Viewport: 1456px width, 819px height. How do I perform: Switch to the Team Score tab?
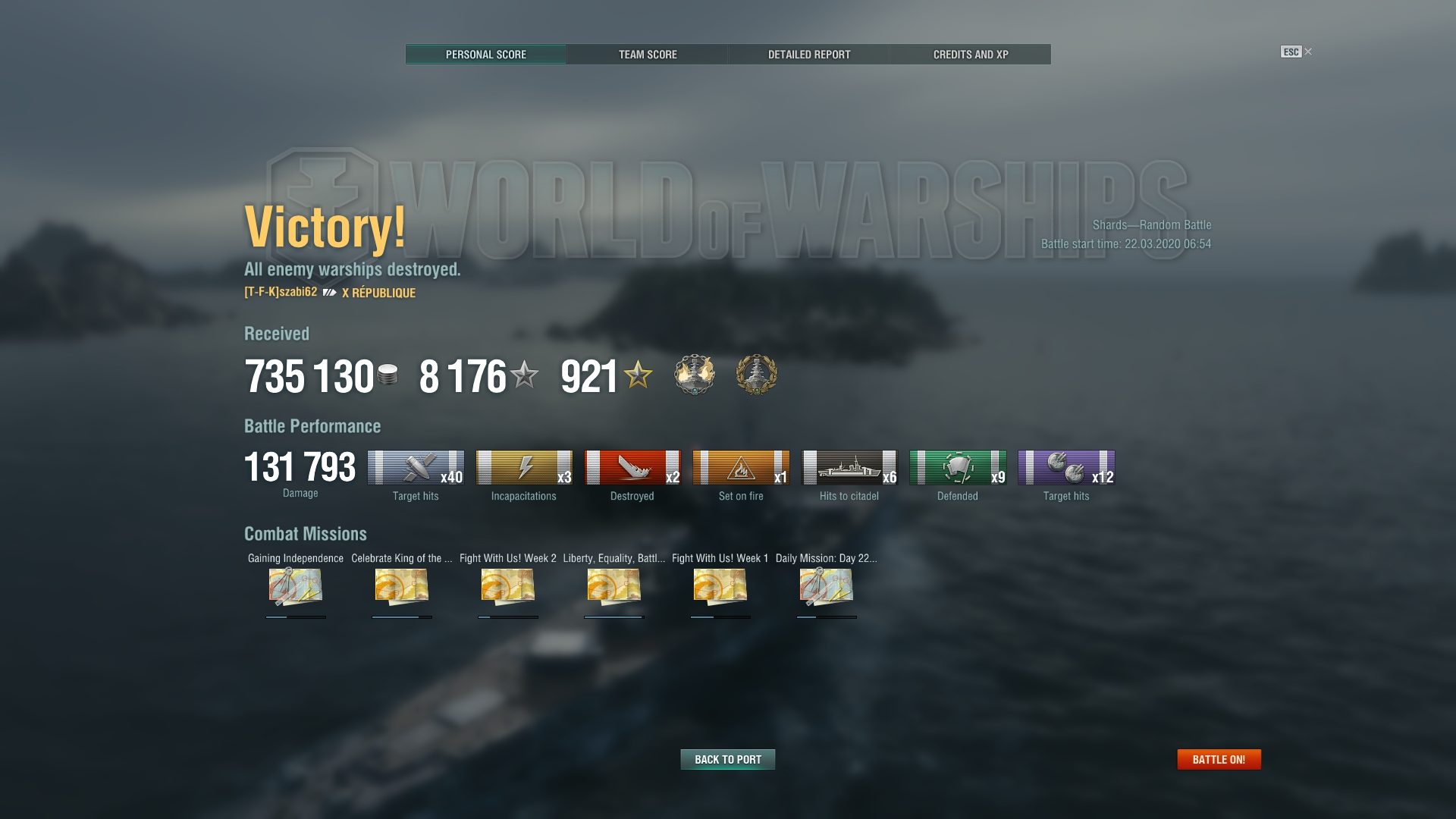[647, 55]
